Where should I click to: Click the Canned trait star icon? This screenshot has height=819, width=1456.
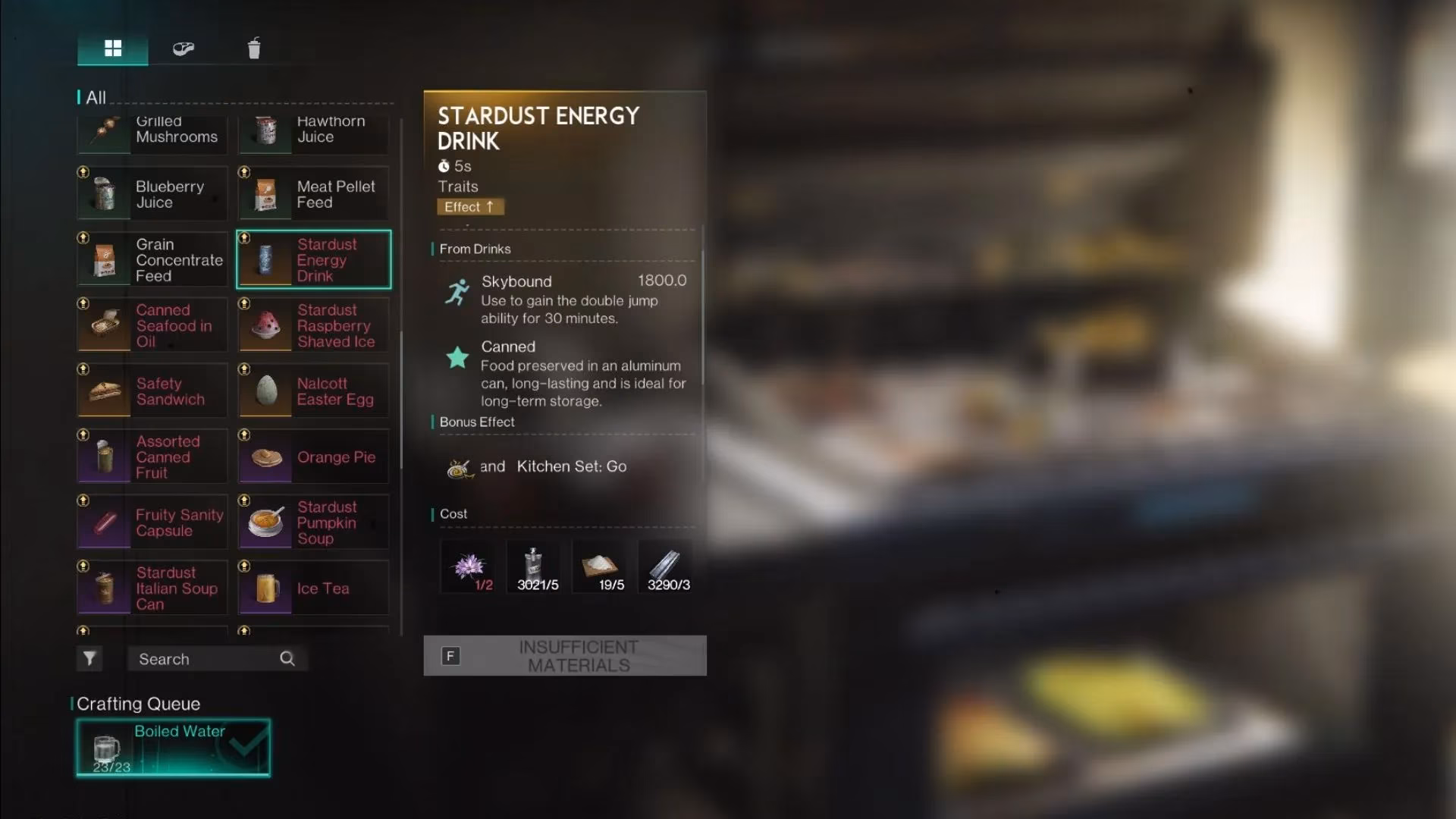[457, 356]
